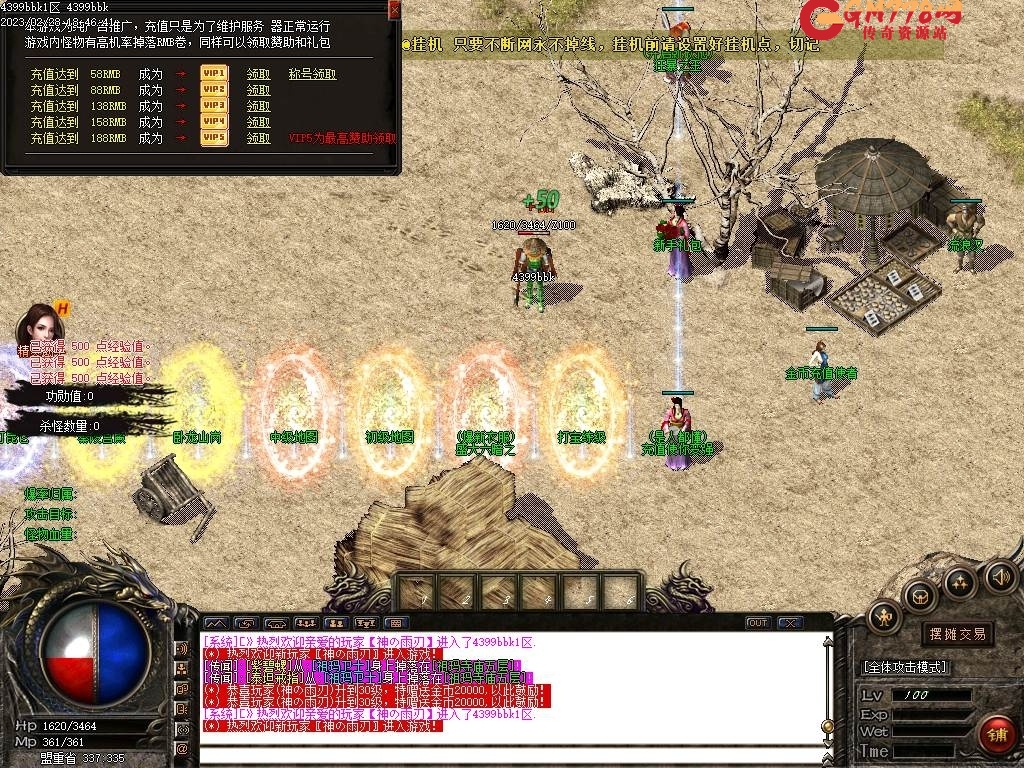Click the OUT button above chat
This screenshot has height=768, width=1024.
click(x=758, y=623)
